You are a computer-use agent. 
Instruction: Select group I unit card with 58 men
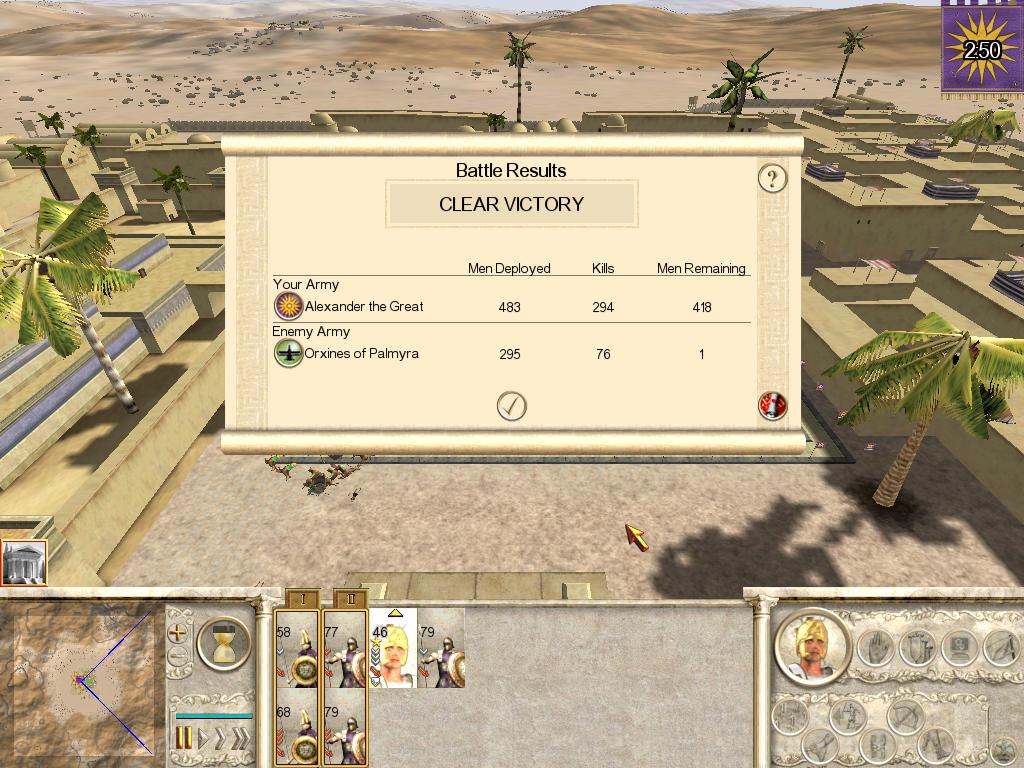[x=297, y=648]
